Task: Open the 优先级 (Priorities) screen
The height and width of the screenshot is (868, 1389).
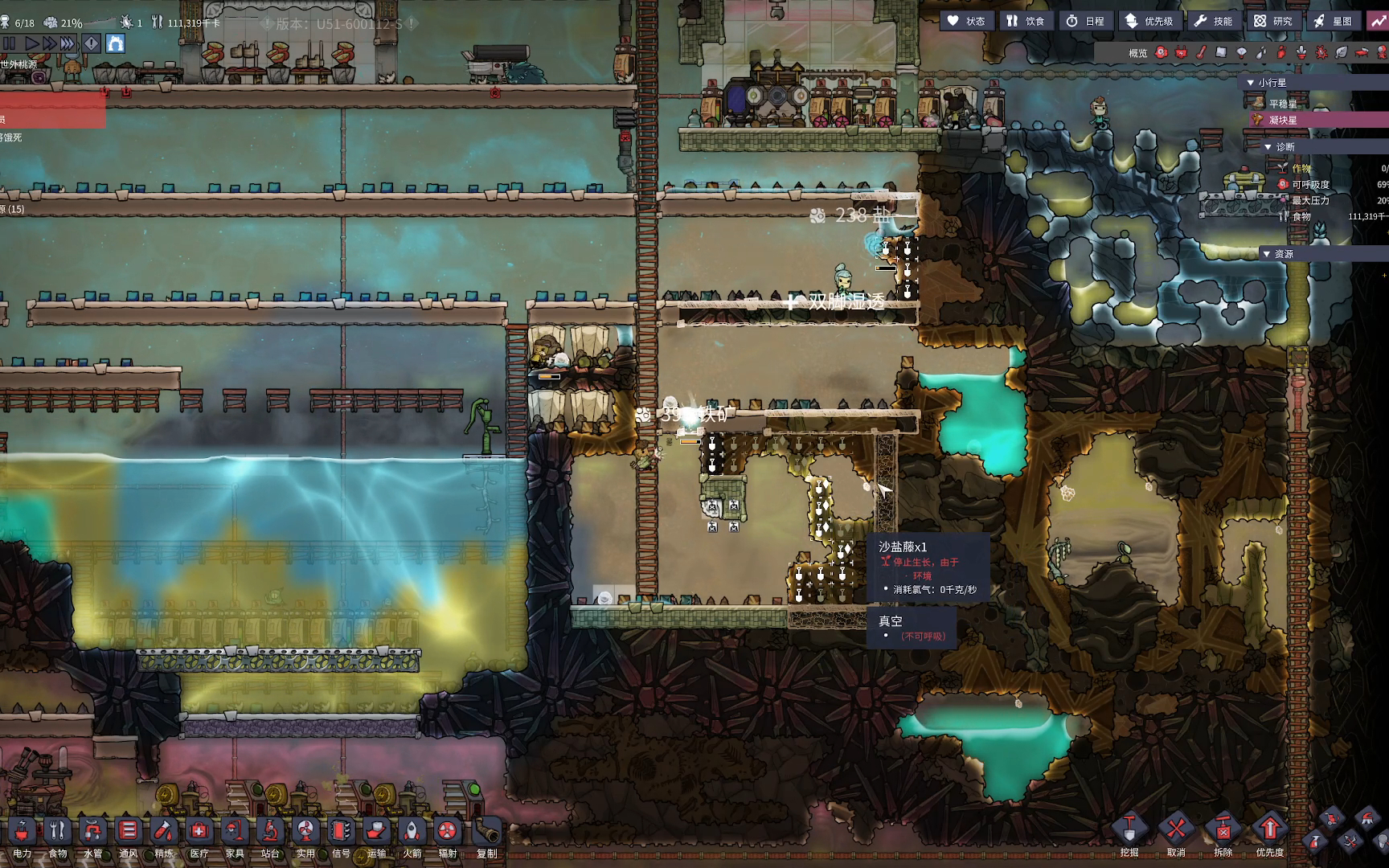Action: (1149, 21)
